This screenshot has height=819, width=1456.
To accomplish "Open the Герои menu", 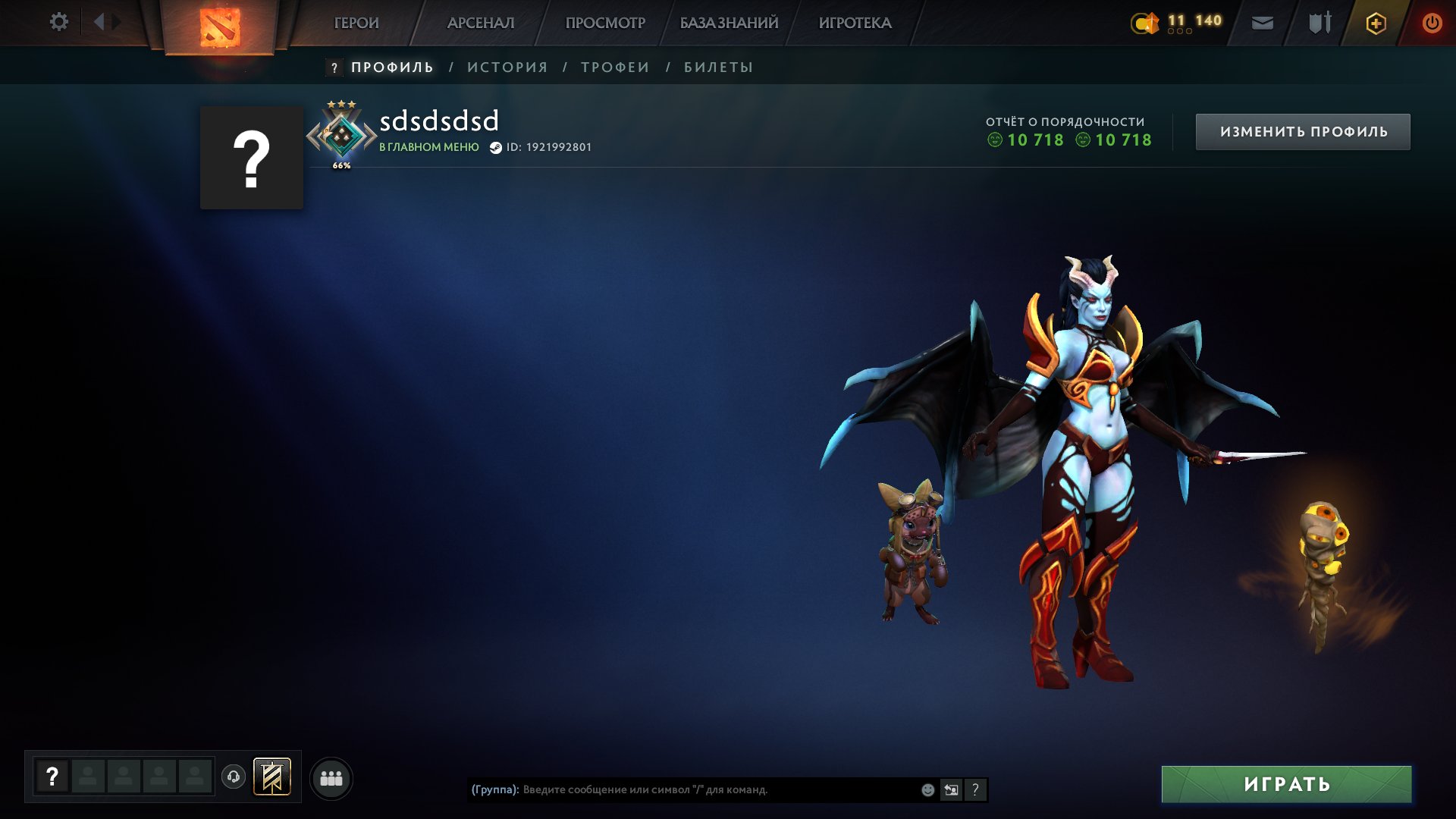I will 356,23.
